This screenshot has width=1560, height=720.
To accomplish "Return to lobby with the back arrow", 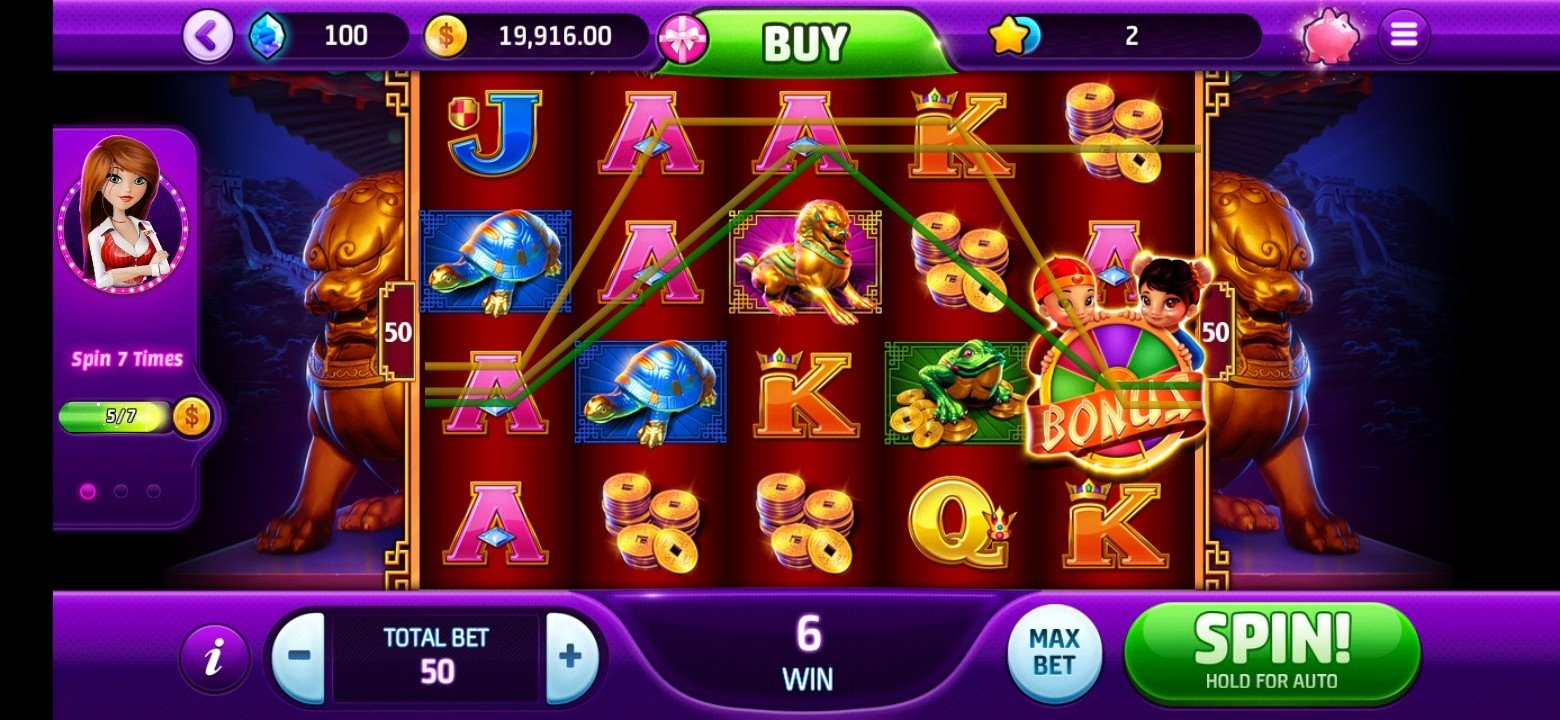I will pos(206,34).
